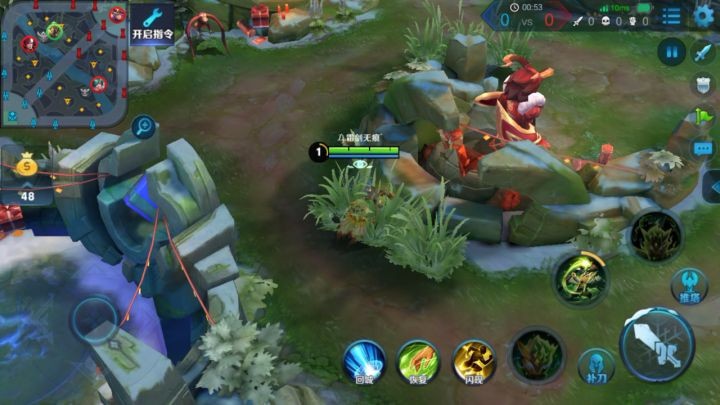Open the chat bubble quick messages
Image resolution: width=720 pixels, height=405 pixels.
click(703, 149)
